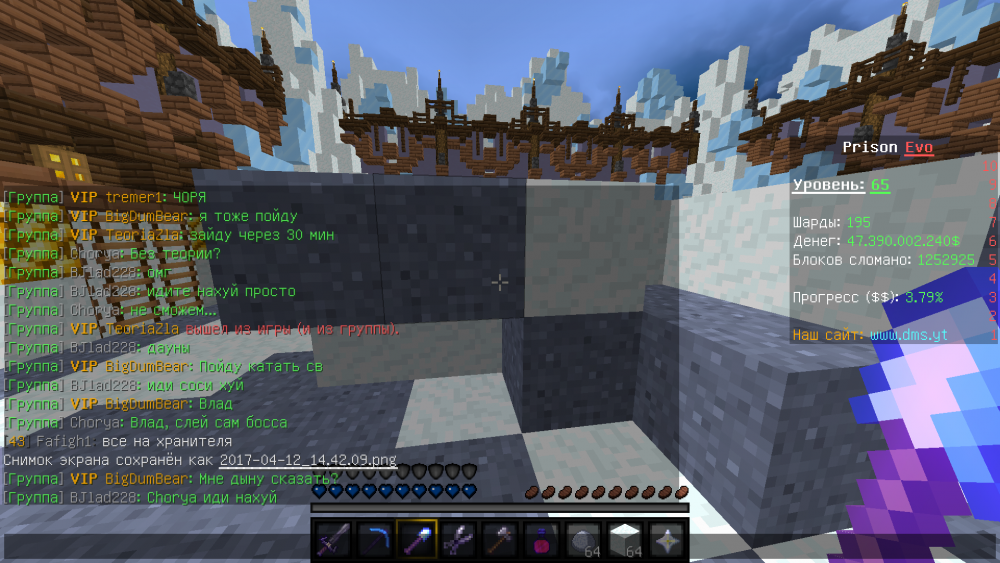Open the www.dms.yt site link
The image size is (1000, 563).
[x=909, y=335]
